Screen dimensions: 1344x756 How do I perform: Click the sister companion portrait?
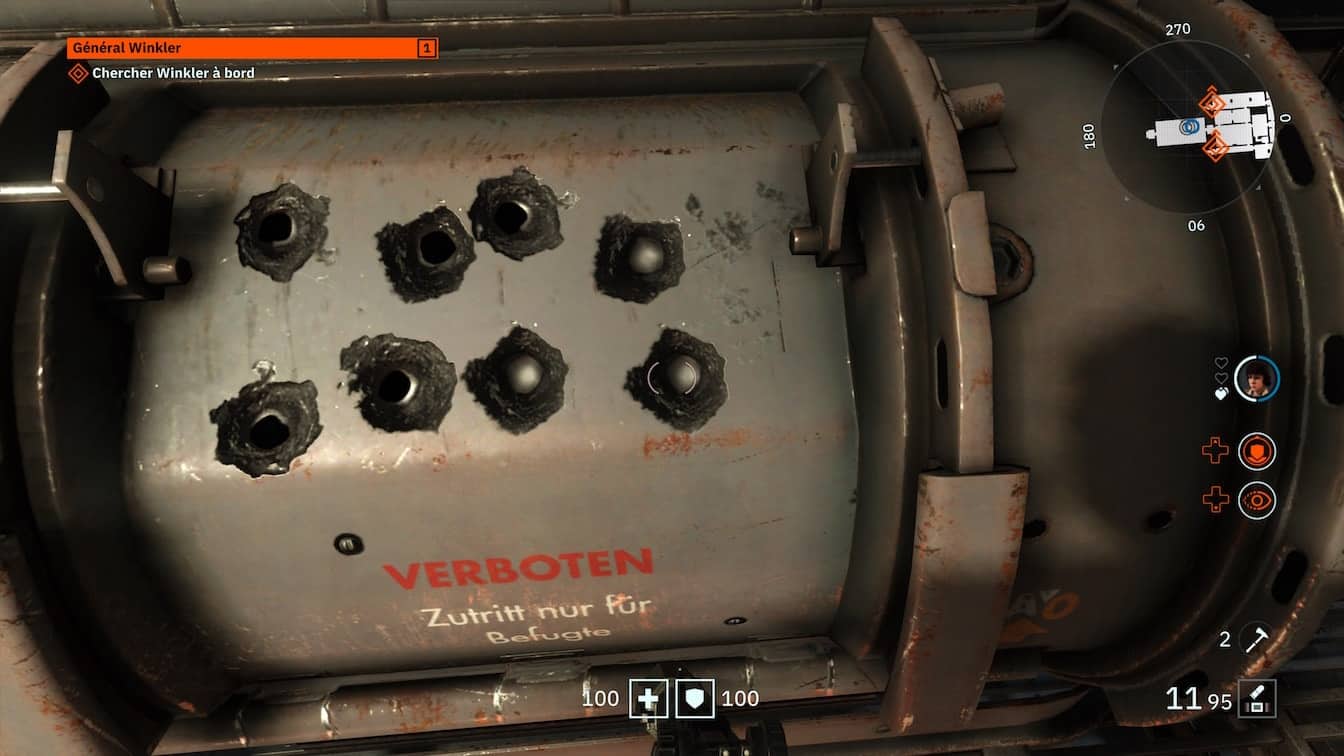1256,379
